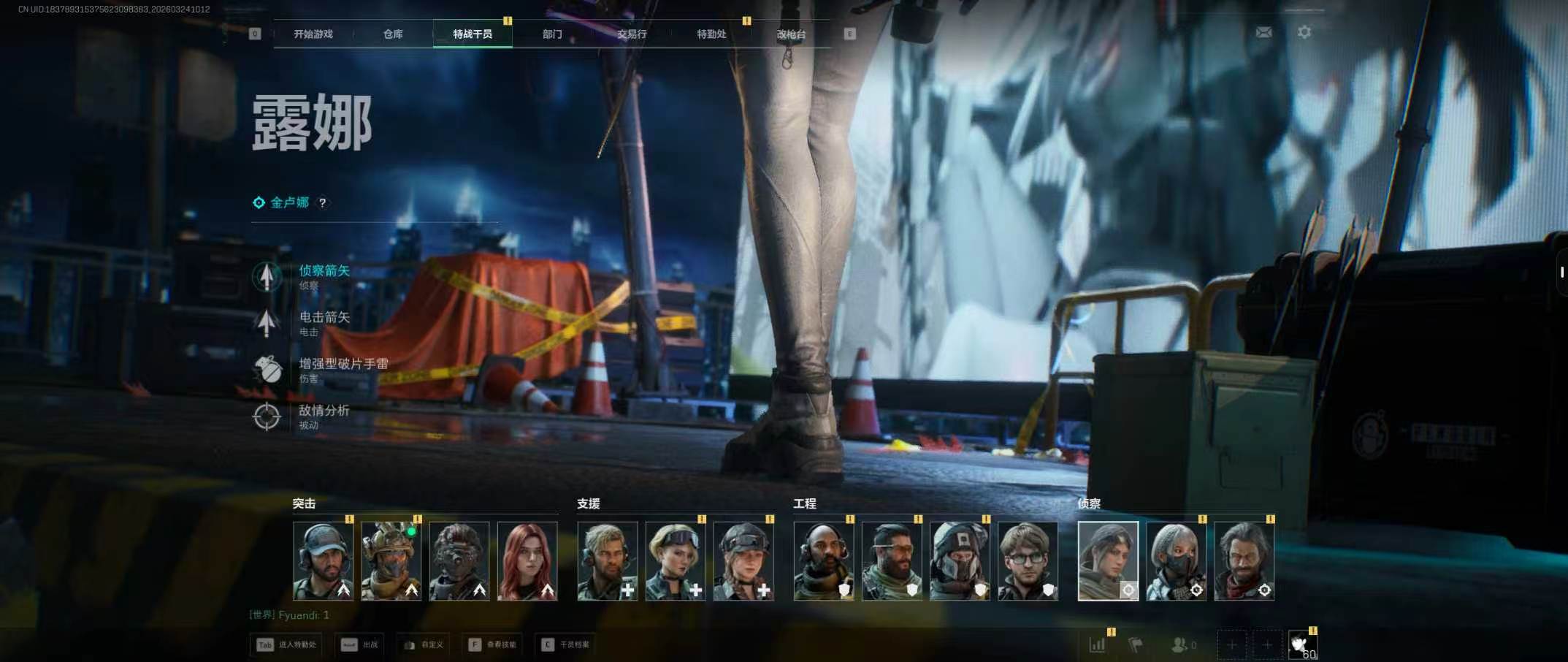View the 敌情分析 passive skill
This screenshot has height=662, width=1568.
click(x=324, y=412)
